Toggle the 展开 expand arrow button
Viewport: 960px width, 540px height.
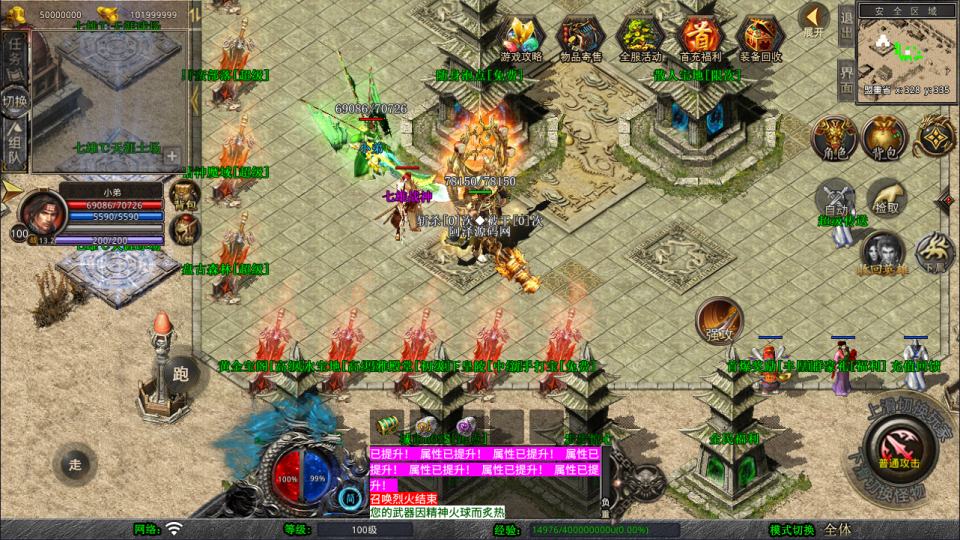[x=815, y=18]
